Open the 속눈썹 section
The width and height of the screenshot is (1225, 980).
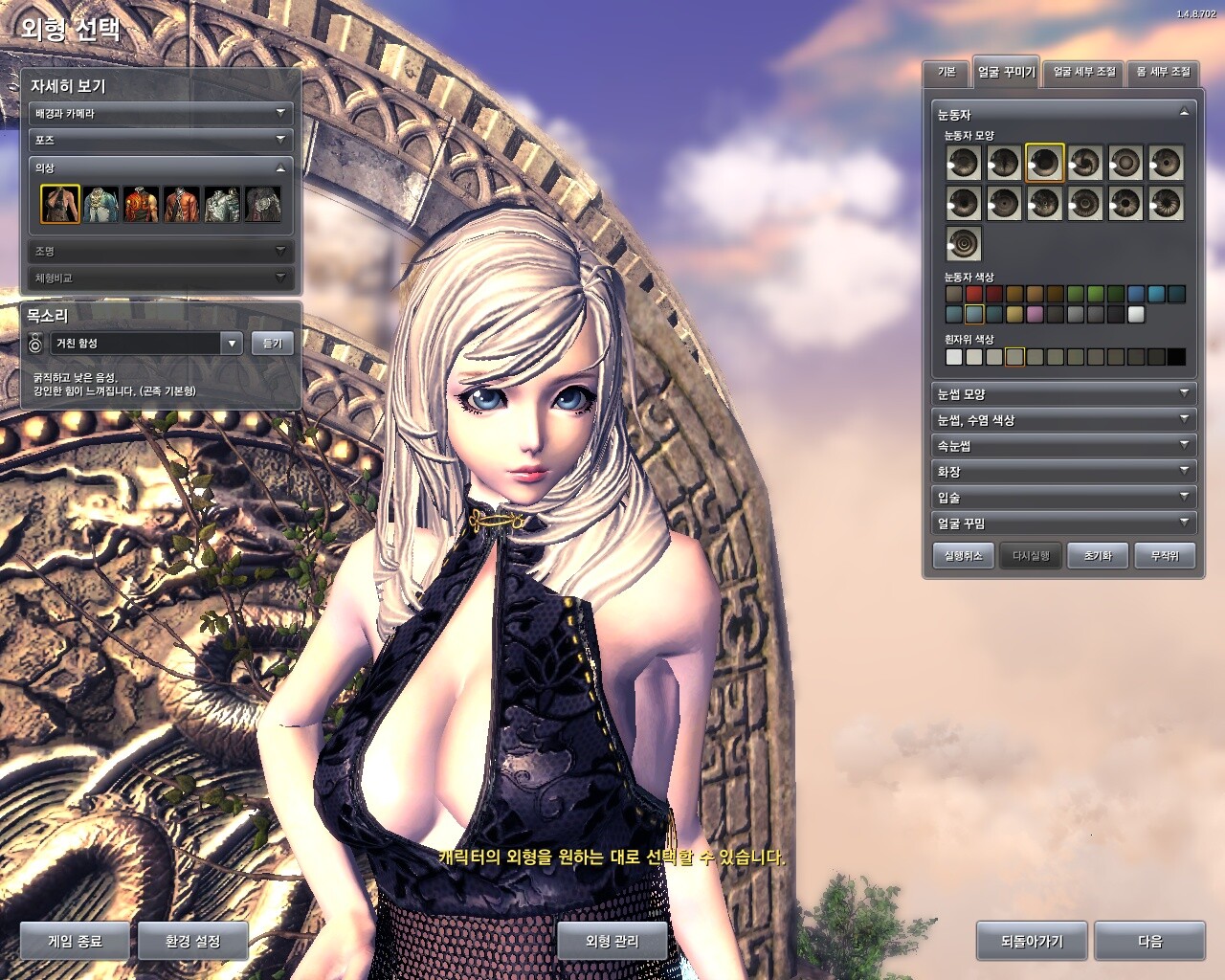[x=1062, y=446]
